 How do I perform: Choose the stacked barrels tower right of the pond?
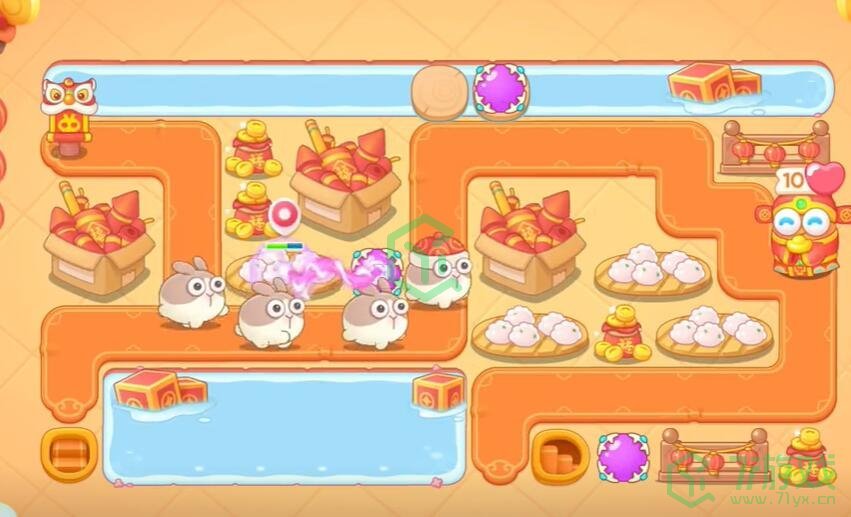point(560,456)
